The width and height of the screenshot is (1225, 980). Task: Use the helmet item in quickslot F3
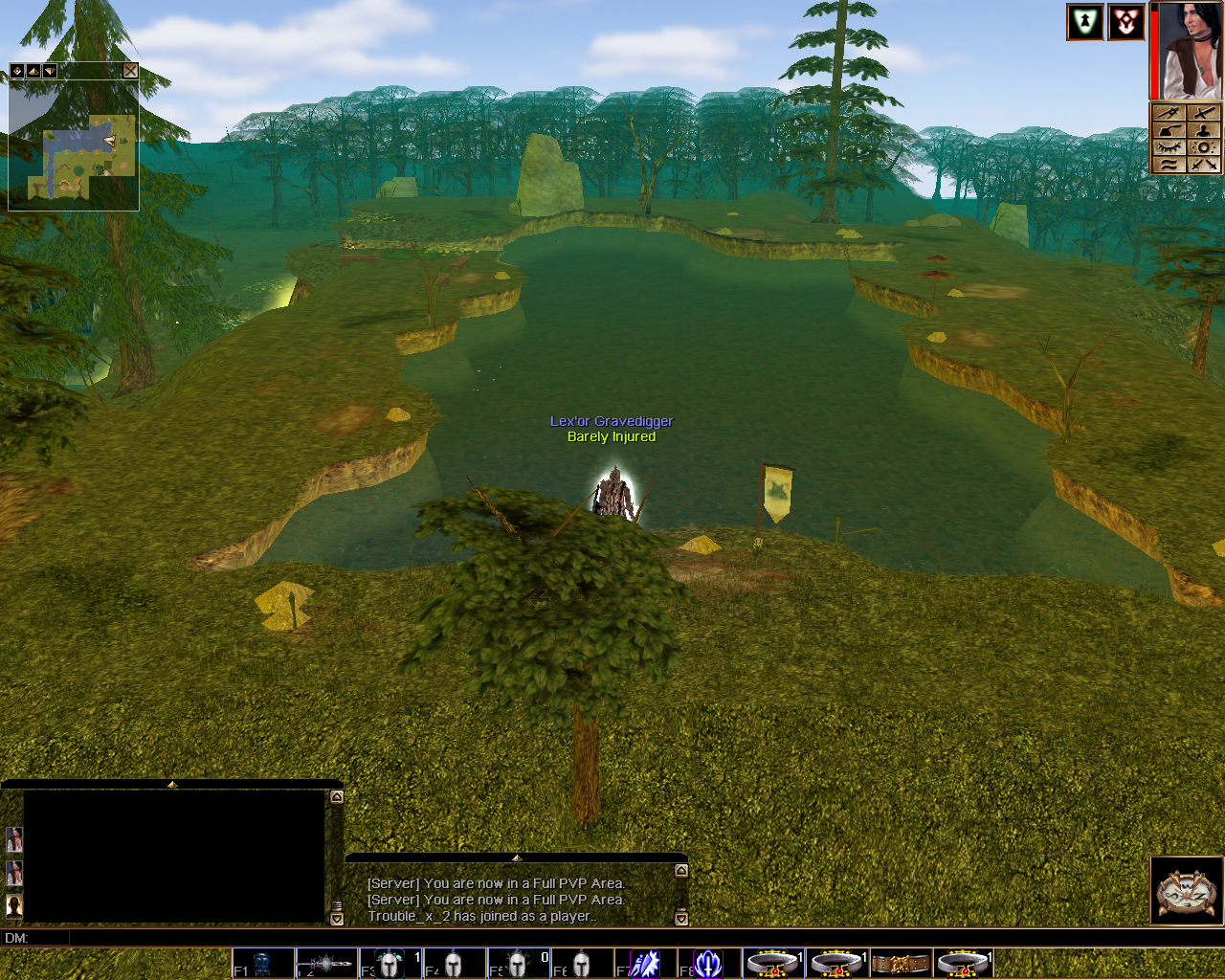[x=390, y=963]
